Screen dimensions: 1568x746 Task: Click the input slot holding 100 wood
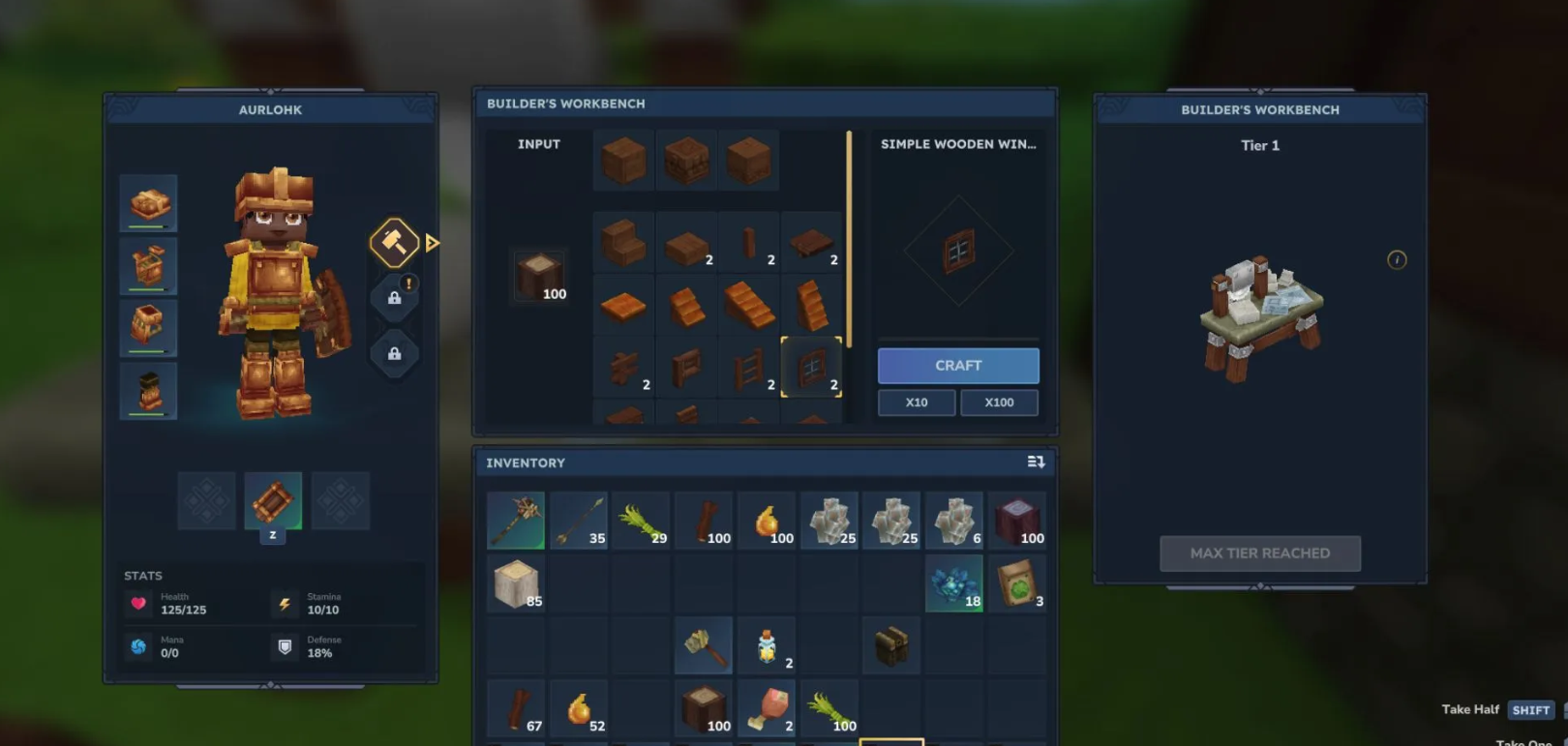point(539,277)
